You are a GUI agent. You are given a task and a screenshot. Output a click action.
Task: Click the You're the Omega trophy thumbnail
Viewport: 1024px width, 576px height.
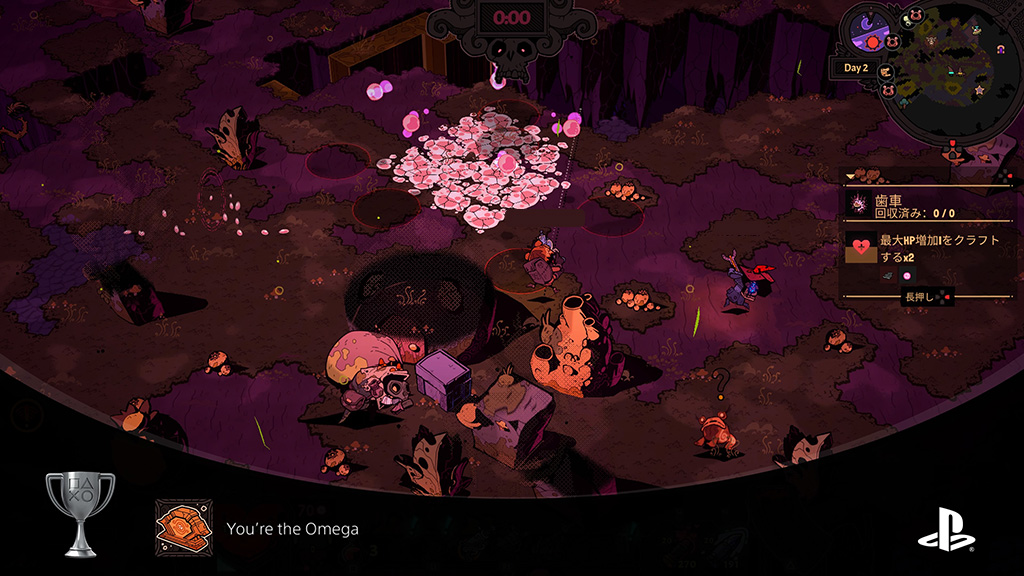(x=183, y=527)
